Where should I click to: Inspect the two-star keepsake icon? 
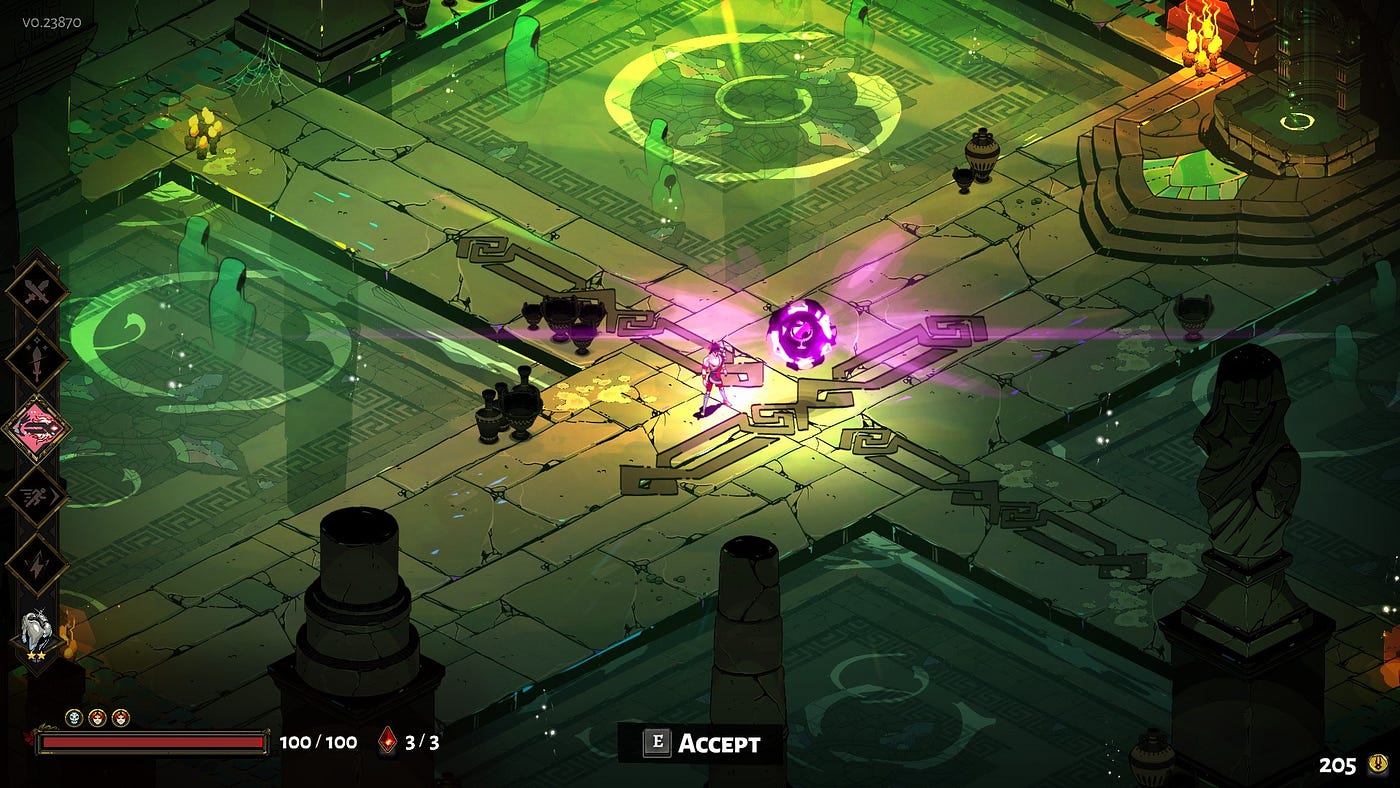pos(37,635)
